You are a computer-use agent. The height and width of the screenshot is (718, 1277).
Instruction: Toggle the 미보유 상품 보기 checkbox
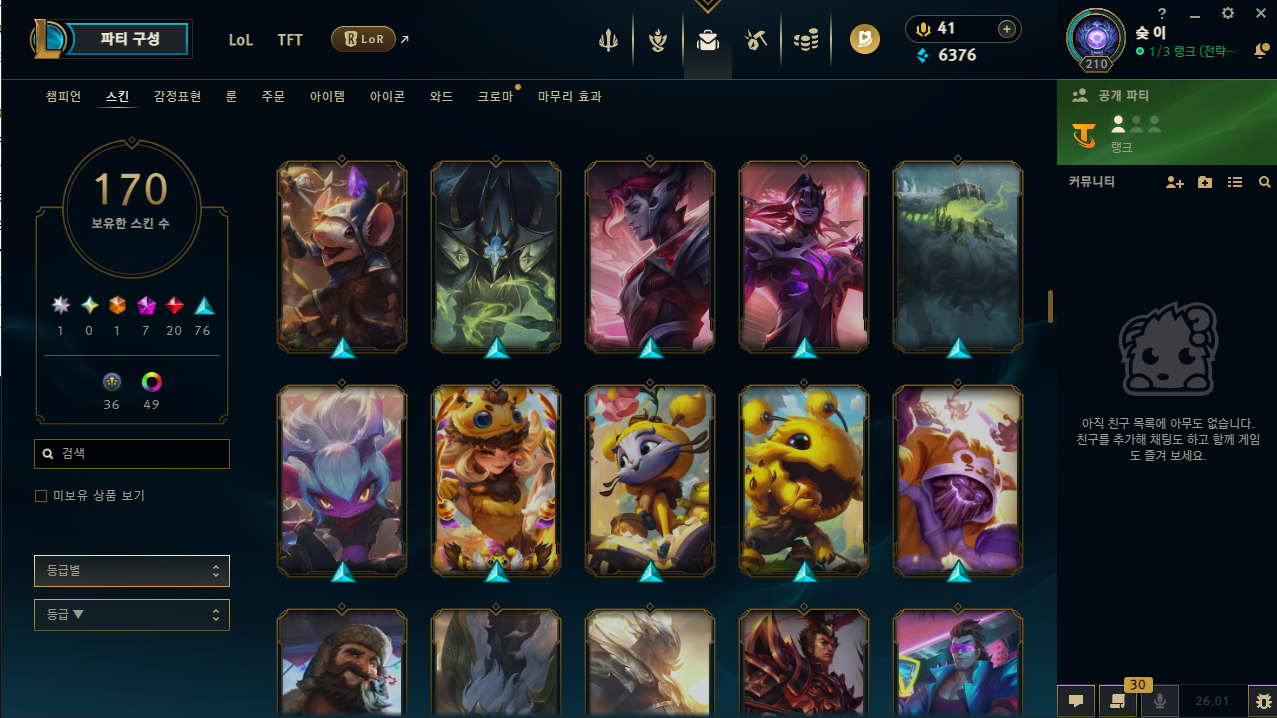pos(41,496)
